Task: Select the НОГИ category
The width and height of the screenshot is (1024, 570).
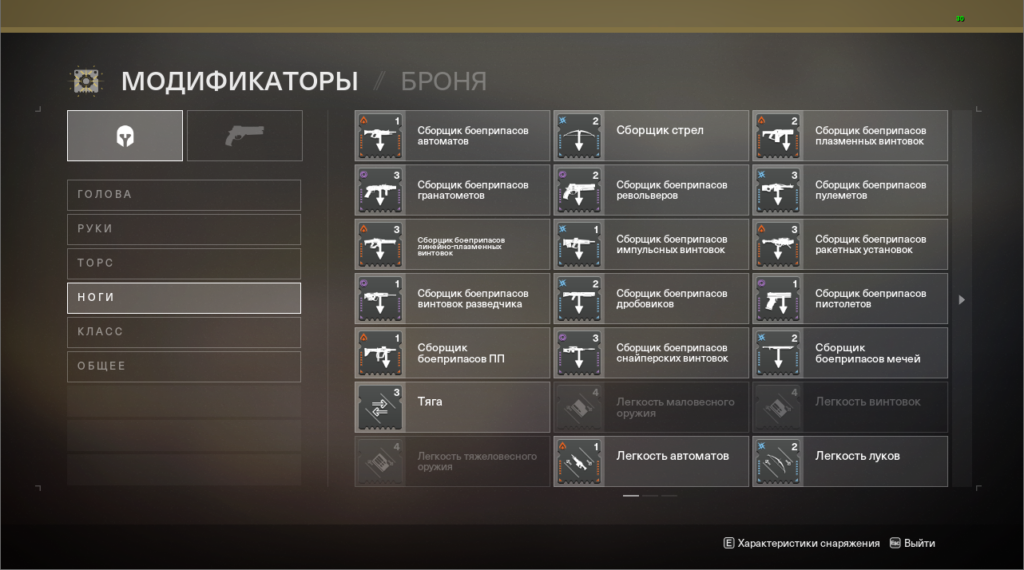Action: coord(184,298)
